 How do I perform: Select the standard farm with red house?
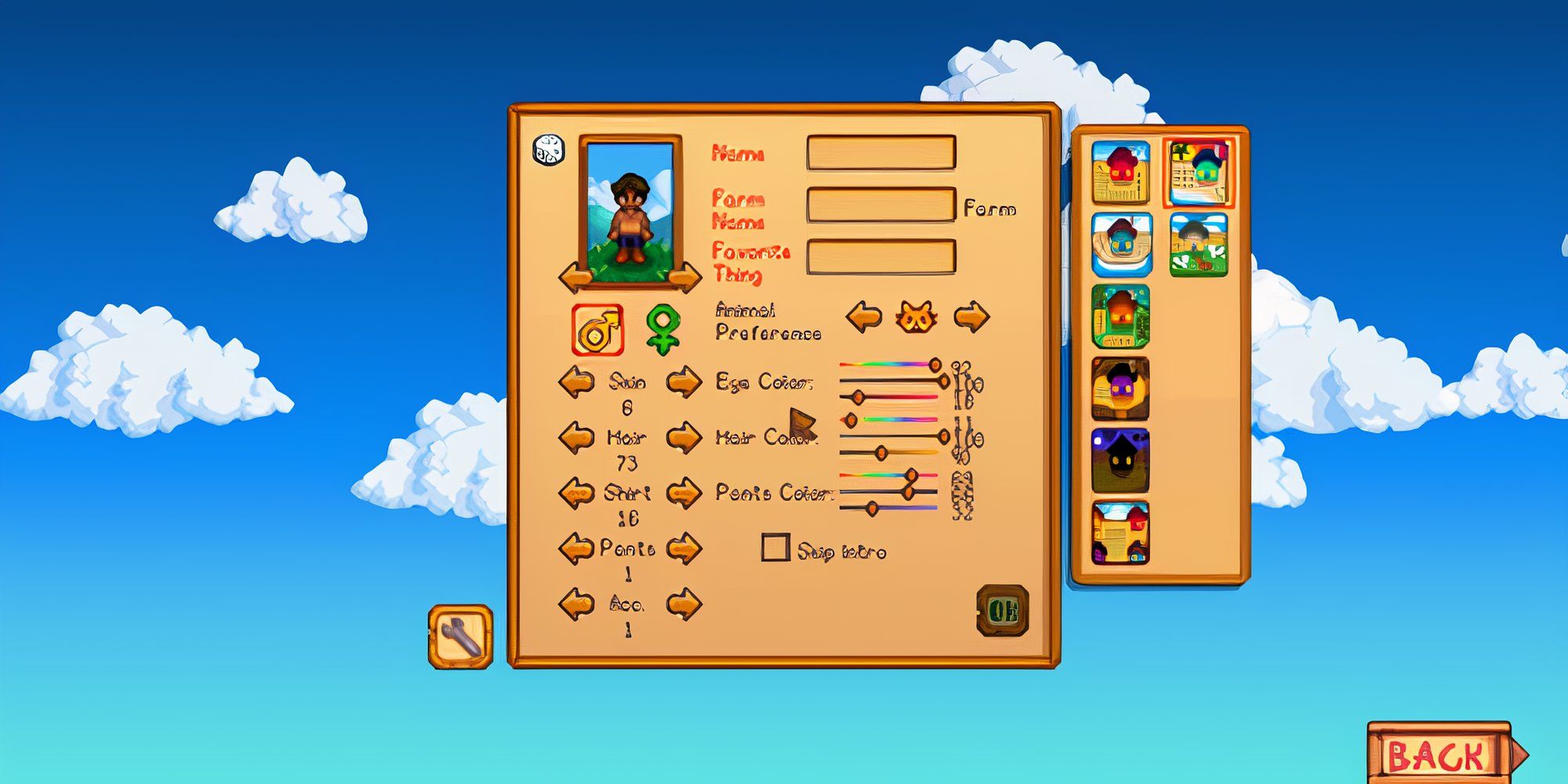[1120, 172]
